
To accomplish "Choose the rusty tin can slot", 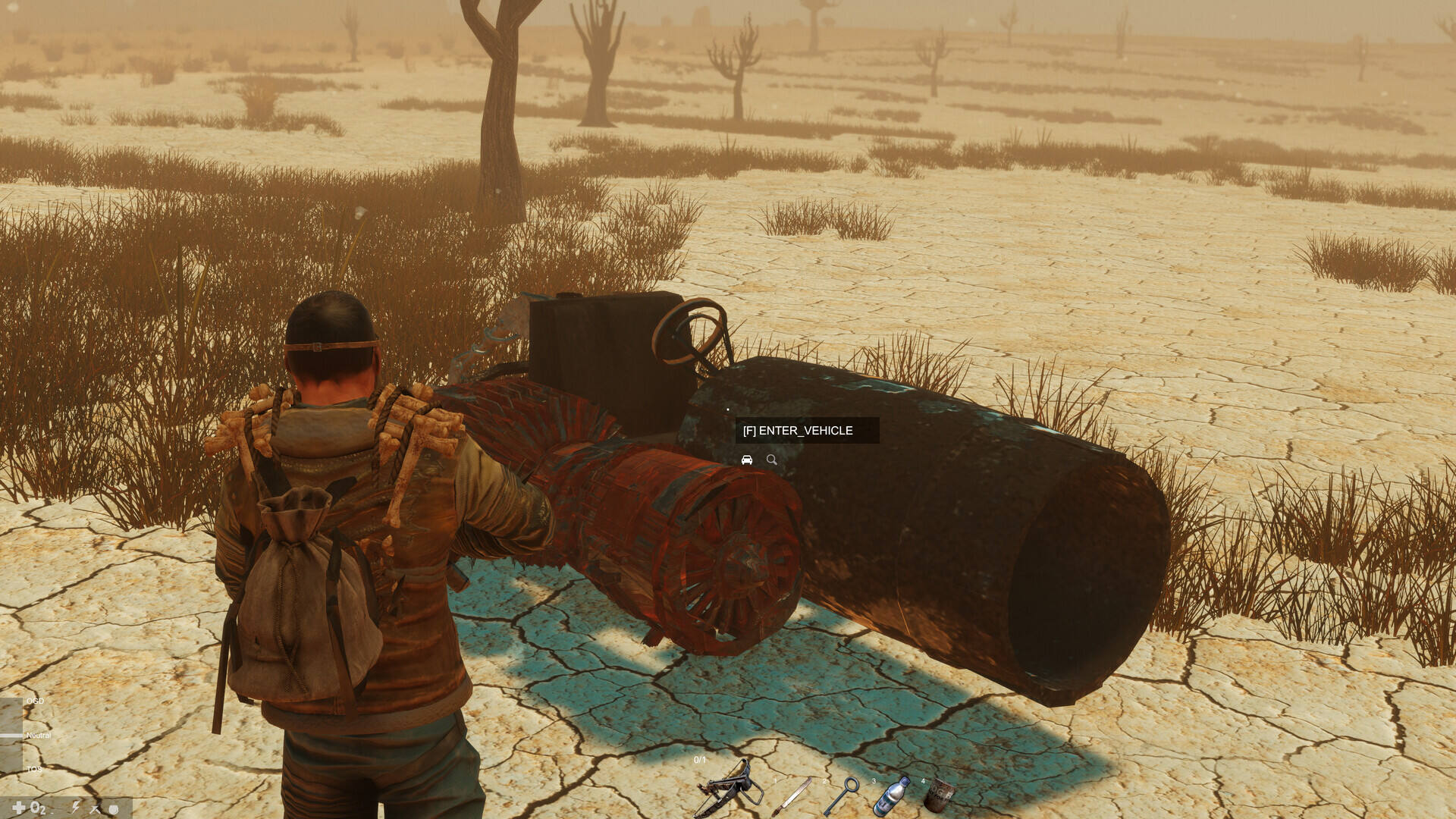I will point(939,796).
